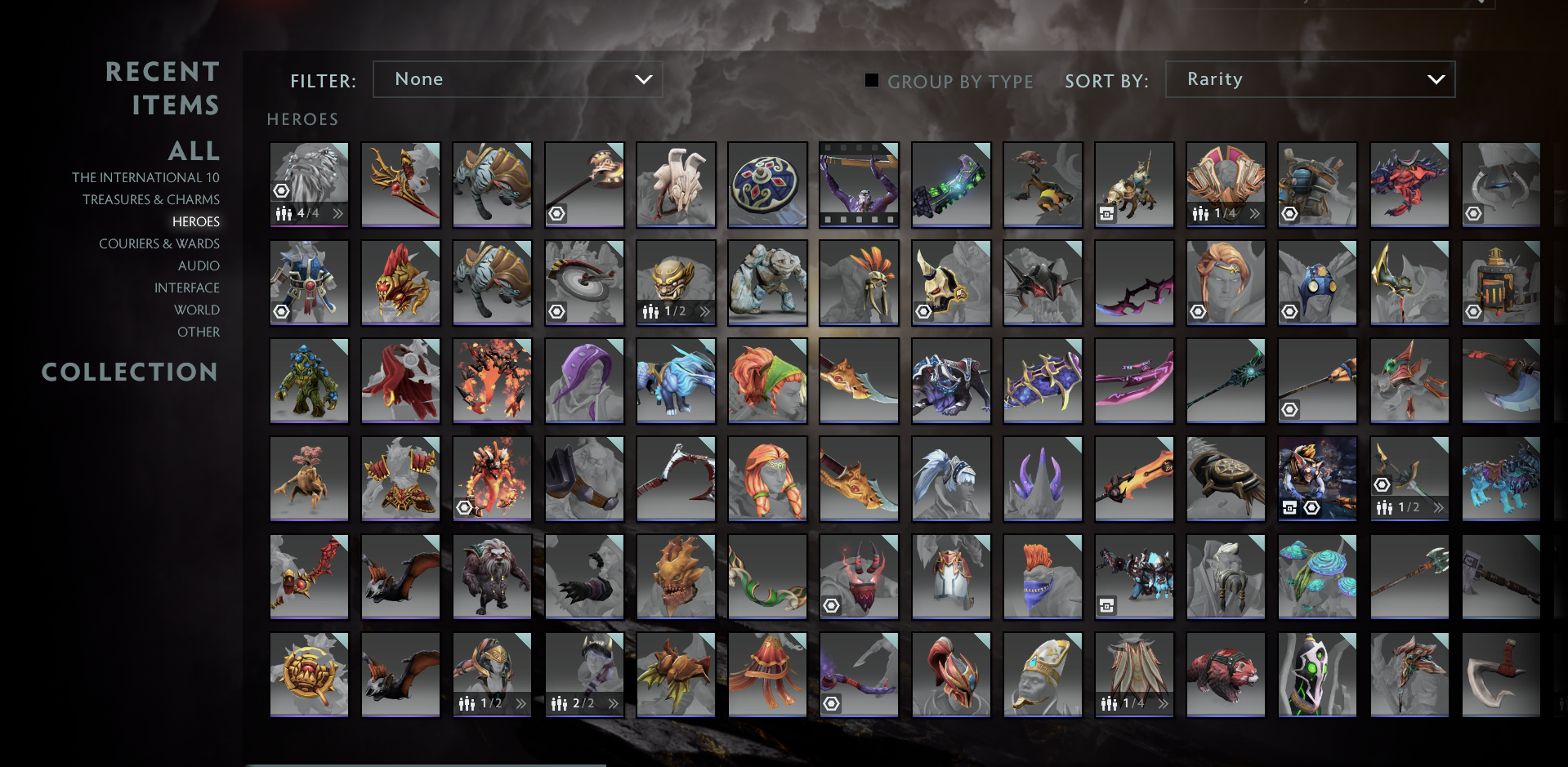Select the golden round shield thumbnail
Image resolution: width=1568 pixels, height=767 pixels.
click(x=767, y=185)
